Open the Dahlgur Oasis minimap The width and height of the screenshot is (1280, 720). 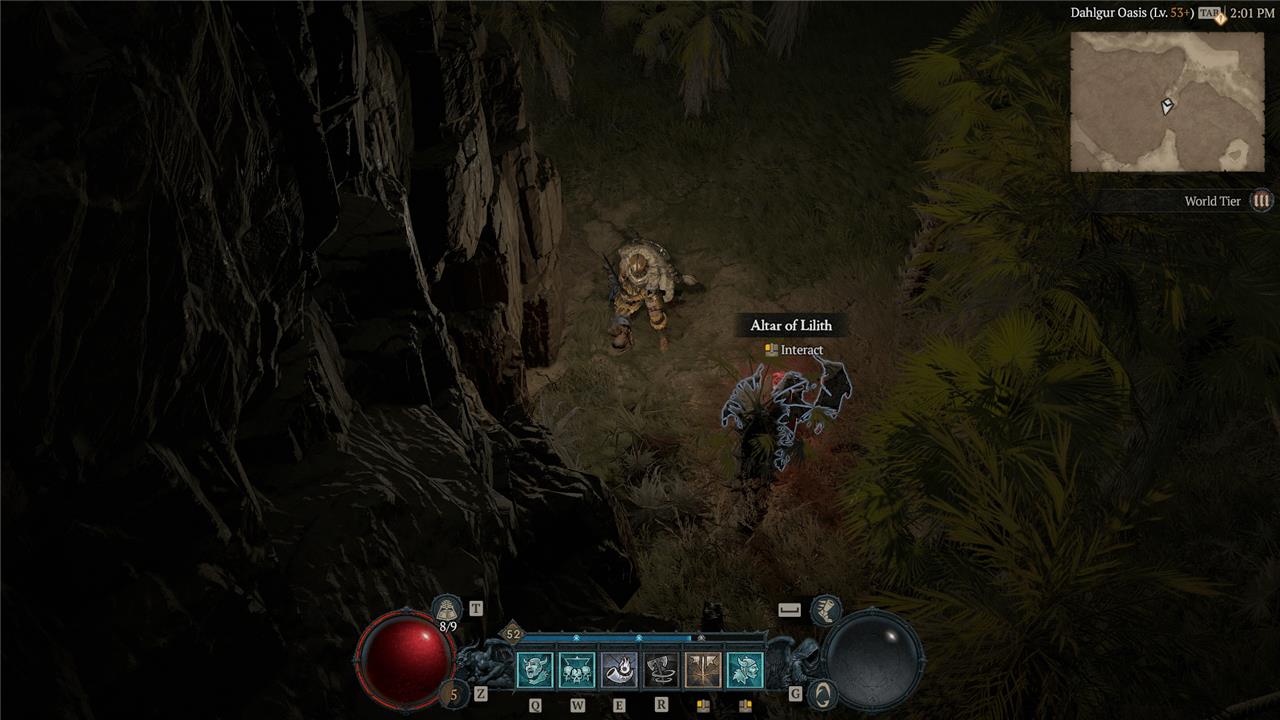coord(1166,101)
